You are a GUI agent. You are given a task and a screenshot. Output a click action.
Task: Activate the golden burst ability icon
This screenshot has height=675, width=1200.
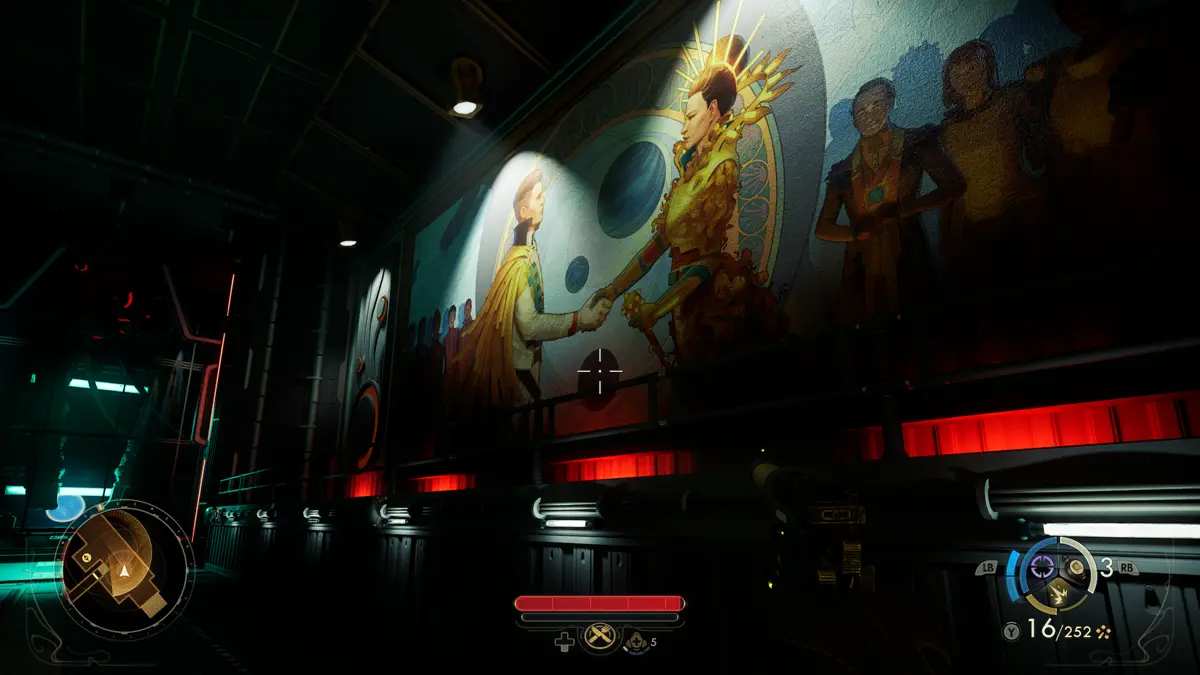1058,594
